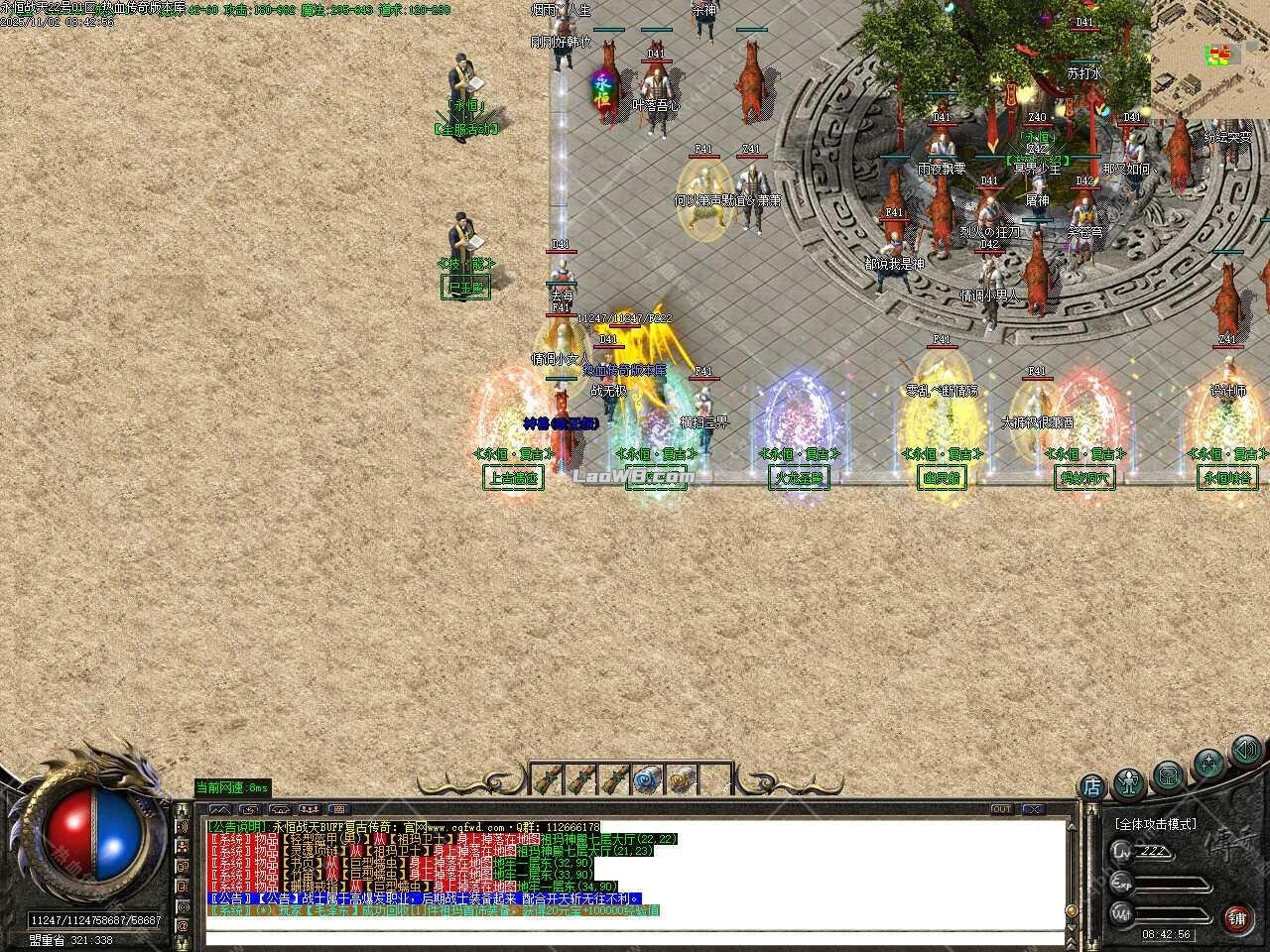
Task: Click the guild chat icon in chat sidebar
Action: pyautogui.click(x=184, y=848)
